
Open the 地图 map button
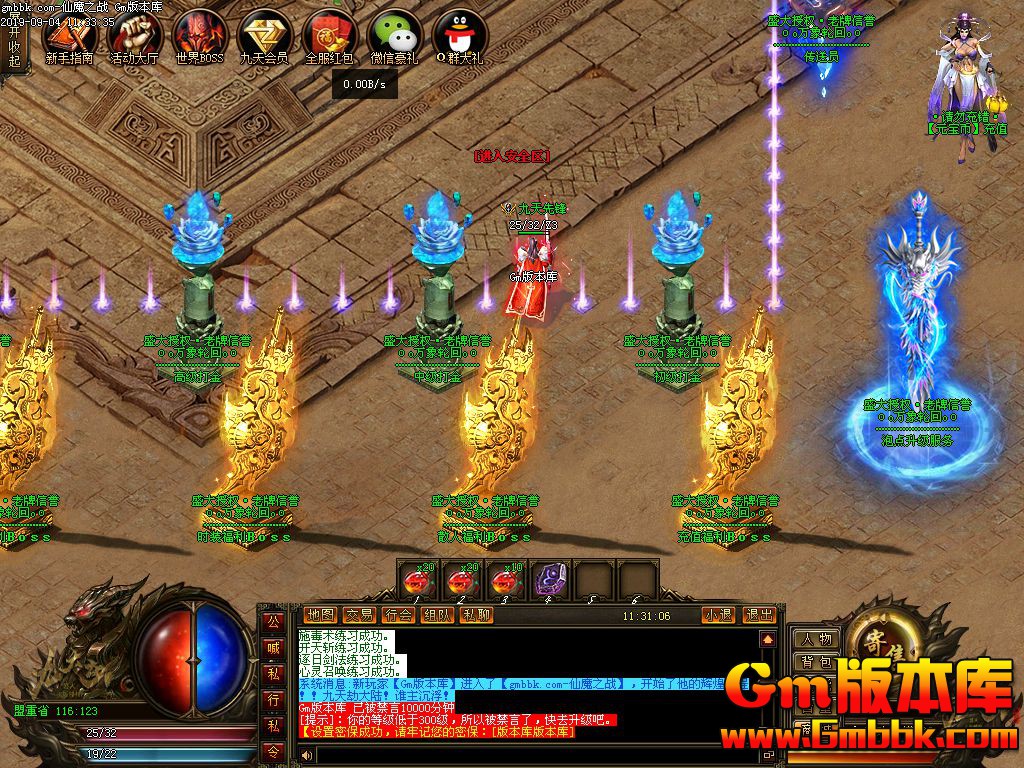point(320,615)
